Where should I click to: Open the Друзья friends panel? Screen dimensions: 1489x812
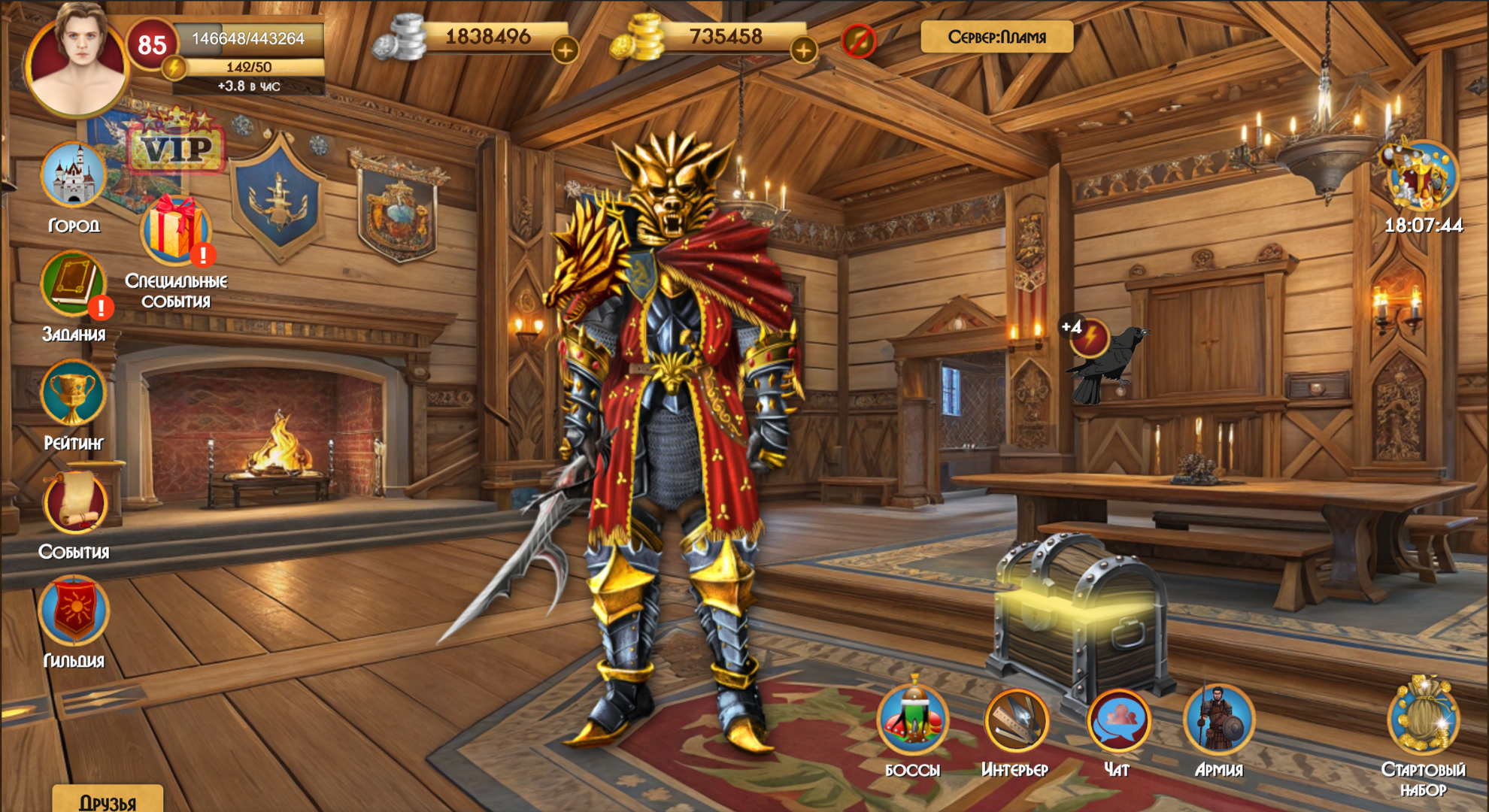109,799
